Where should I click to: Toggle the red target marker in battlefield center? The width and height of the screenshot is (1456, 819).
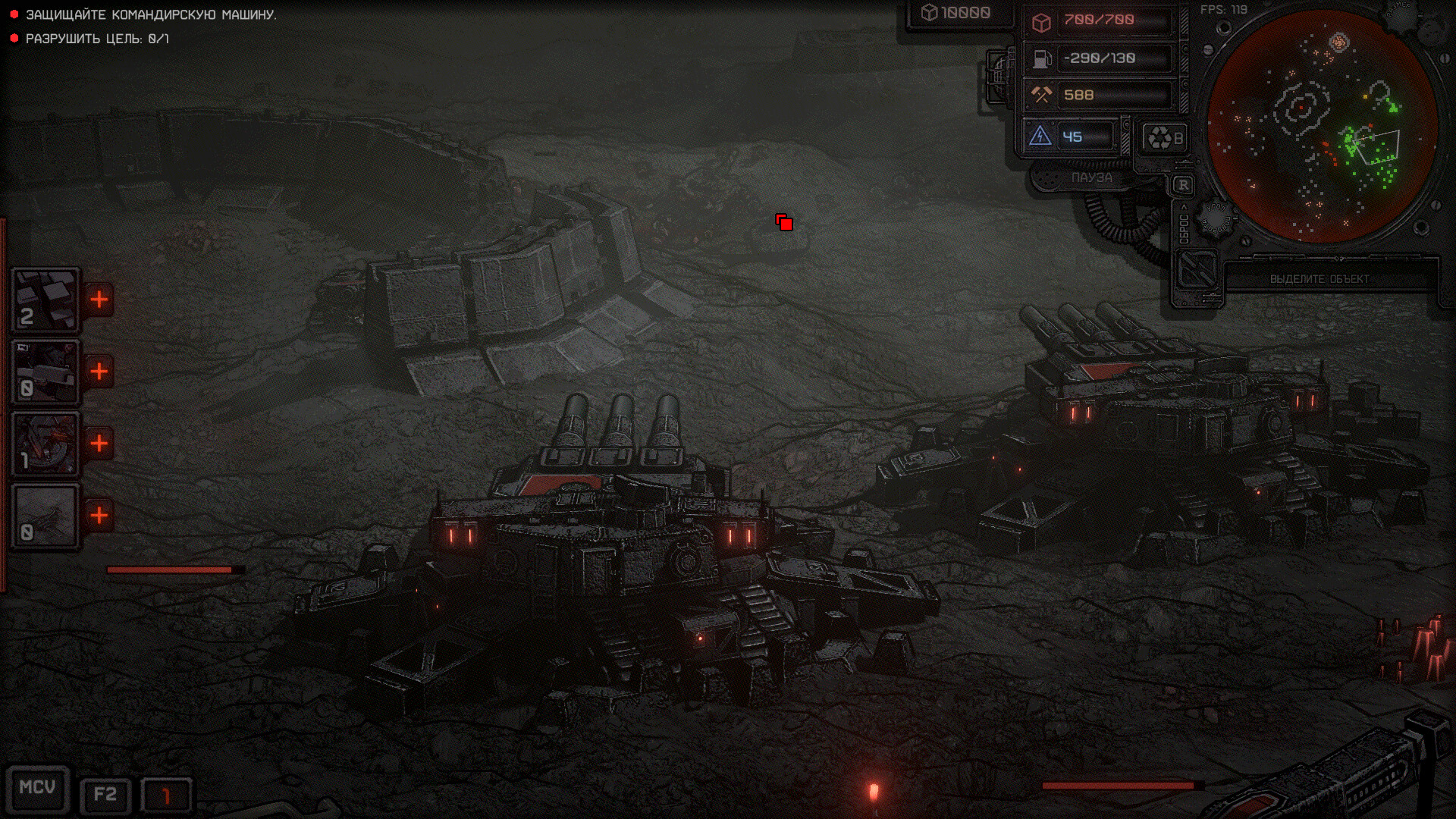point(785,223)
